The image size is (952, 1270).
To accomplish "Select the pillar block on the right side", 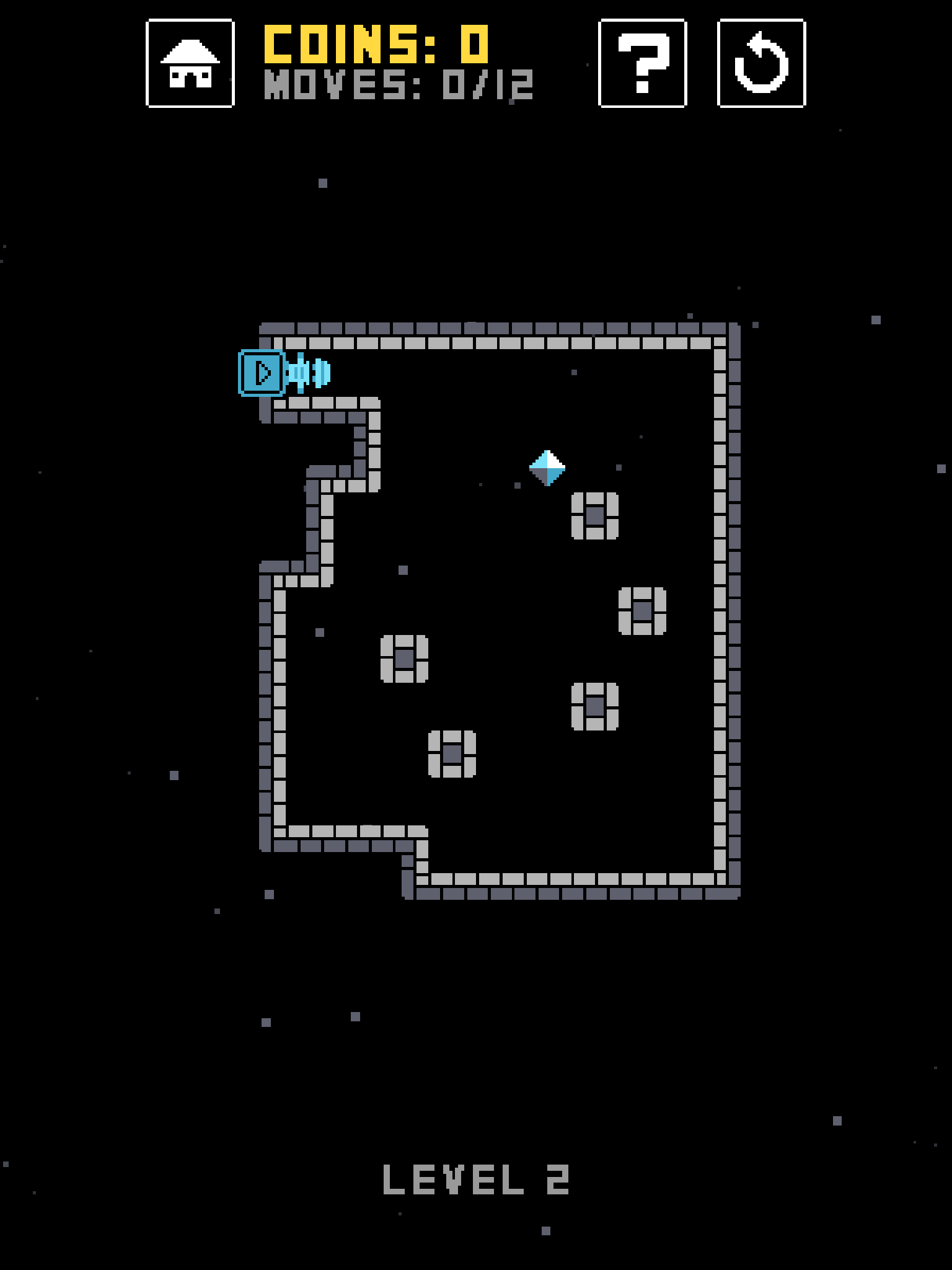I will click(643, 610).
